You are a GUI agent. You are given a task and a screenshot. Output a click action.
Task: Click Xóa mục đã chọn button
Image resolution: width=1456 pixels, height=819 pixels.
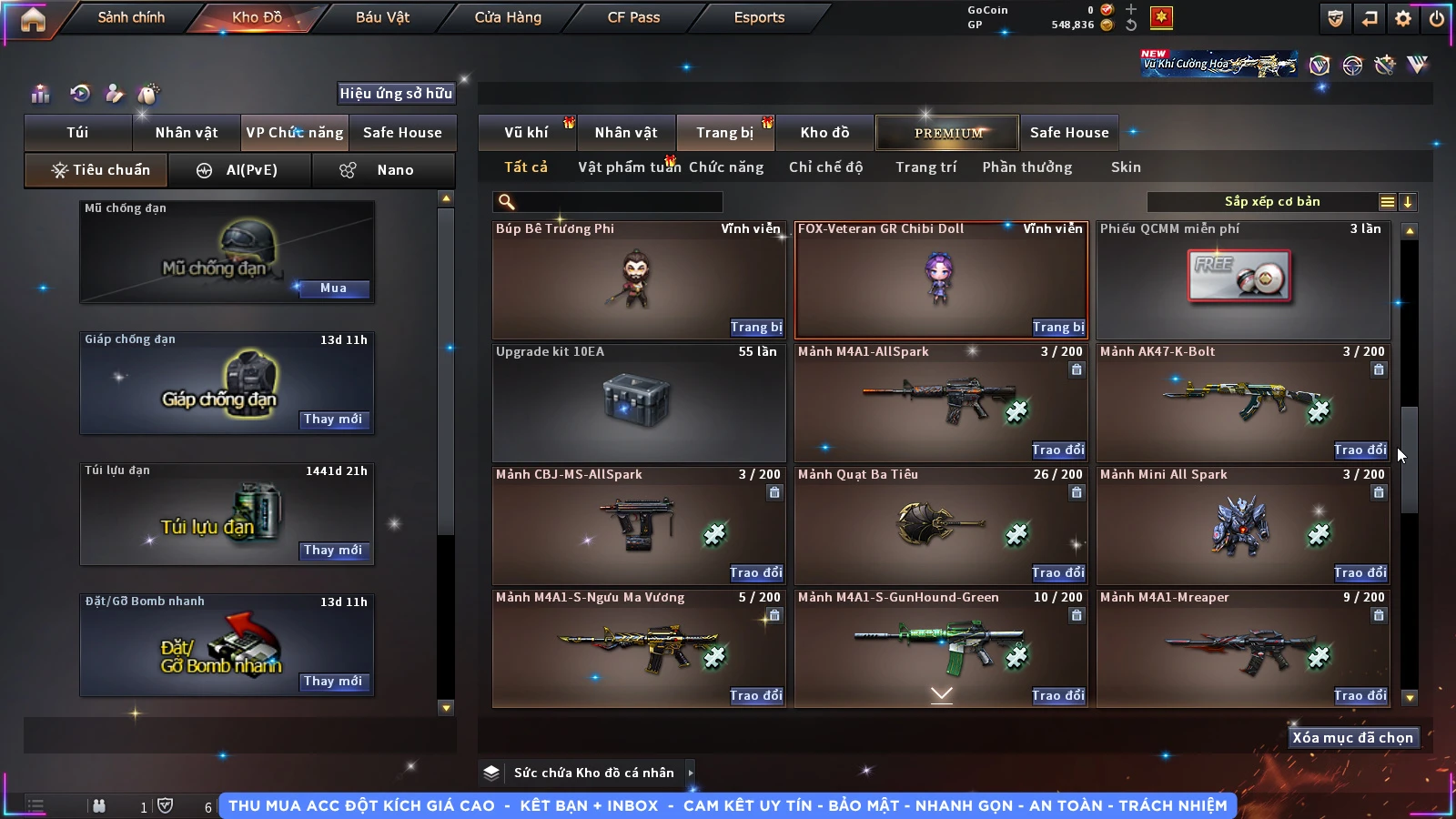pyautogui.click(x=1352, y=738)
